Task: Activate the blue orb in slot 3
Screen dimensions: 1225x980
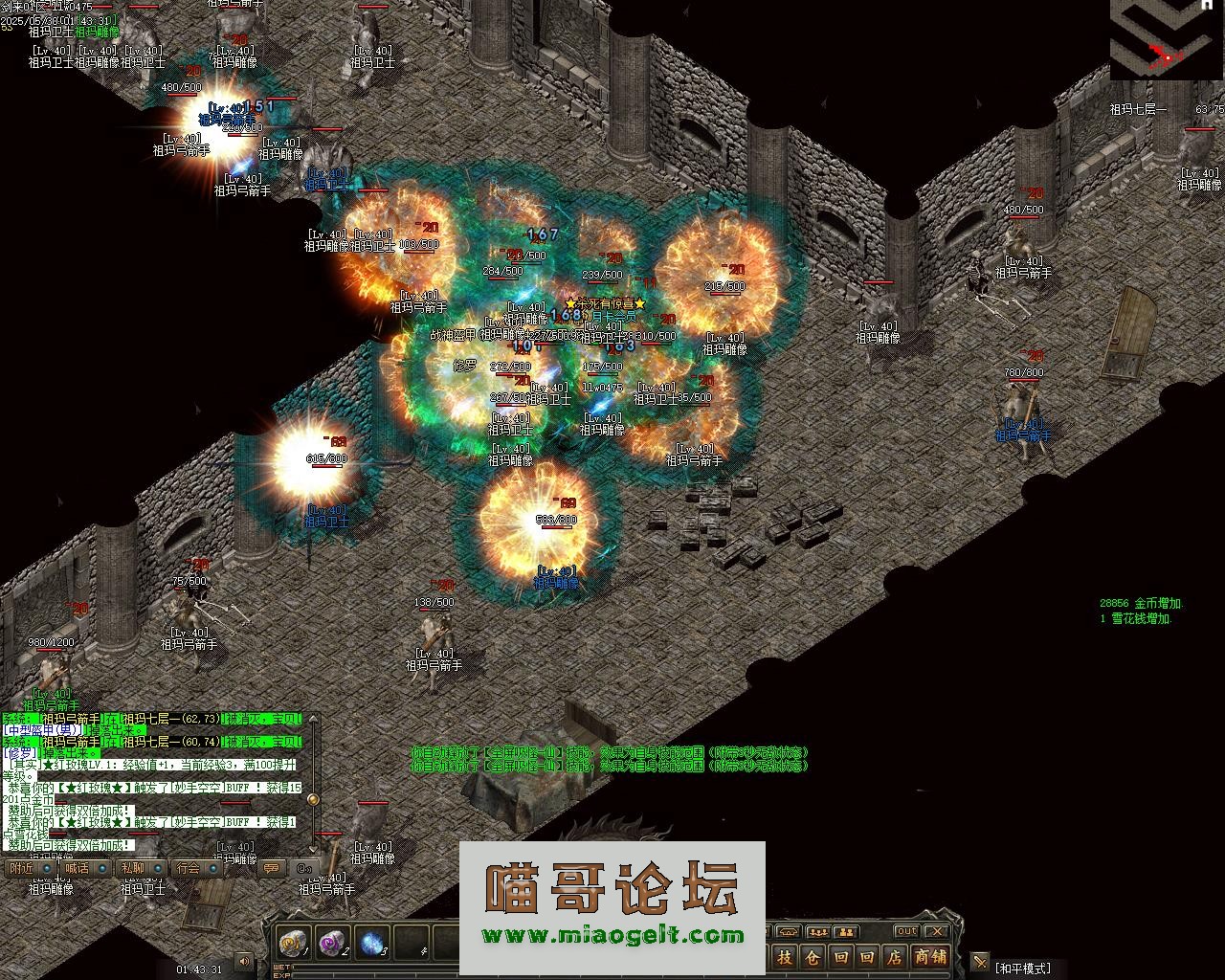Action: (x=372, y=944)
